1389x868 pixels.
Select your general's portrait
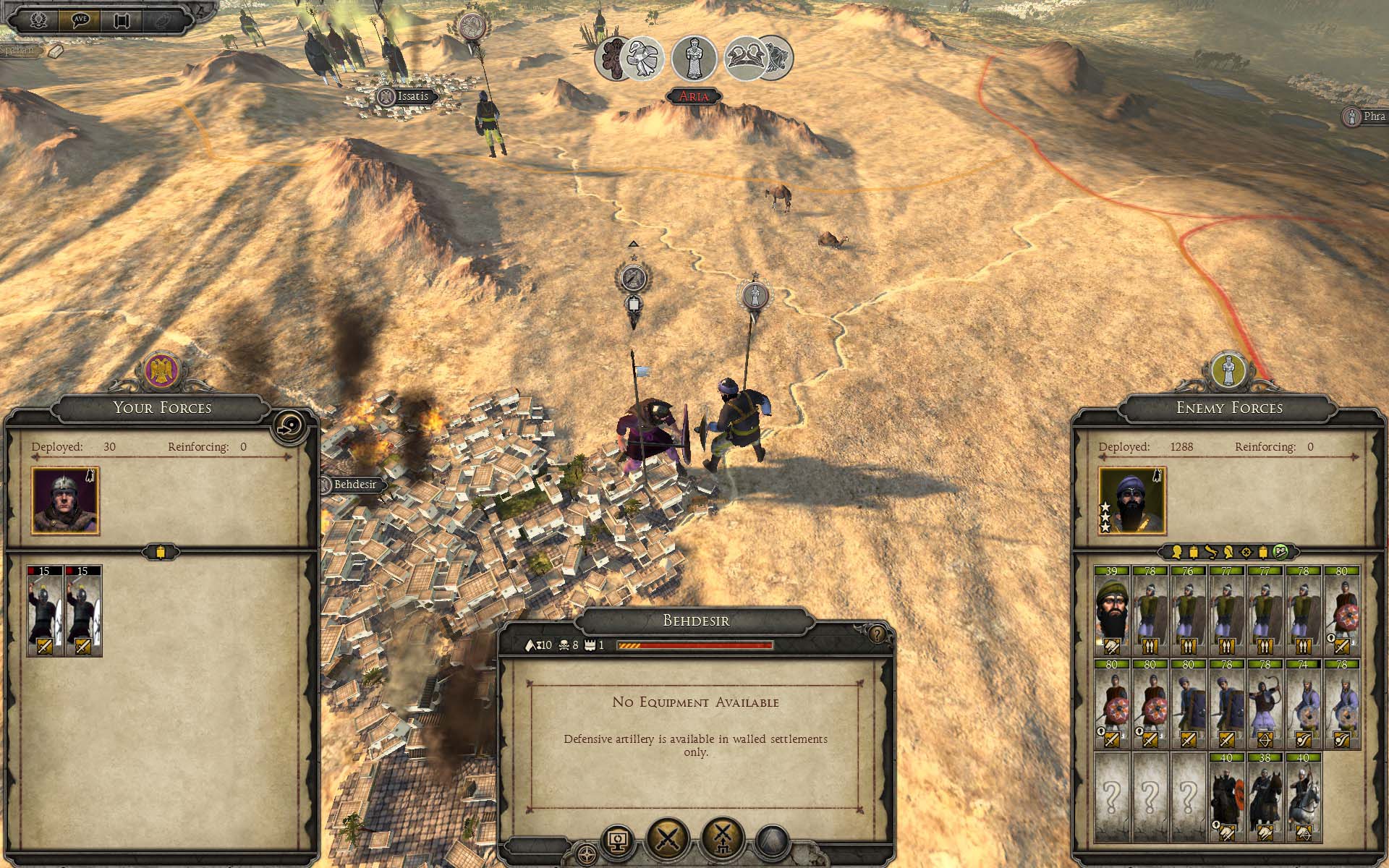tap(65, 501)
